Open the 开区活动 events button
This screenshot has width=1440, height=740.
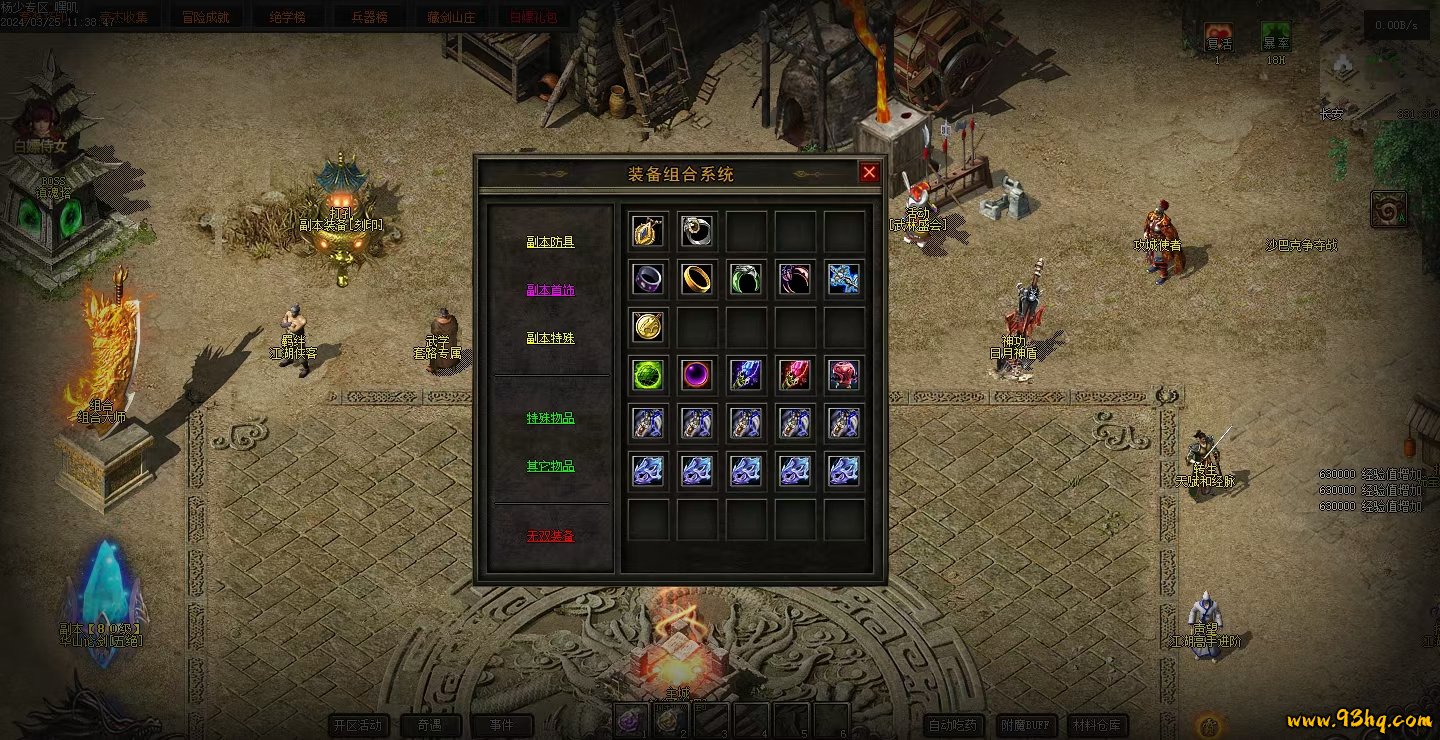[359, 725]
